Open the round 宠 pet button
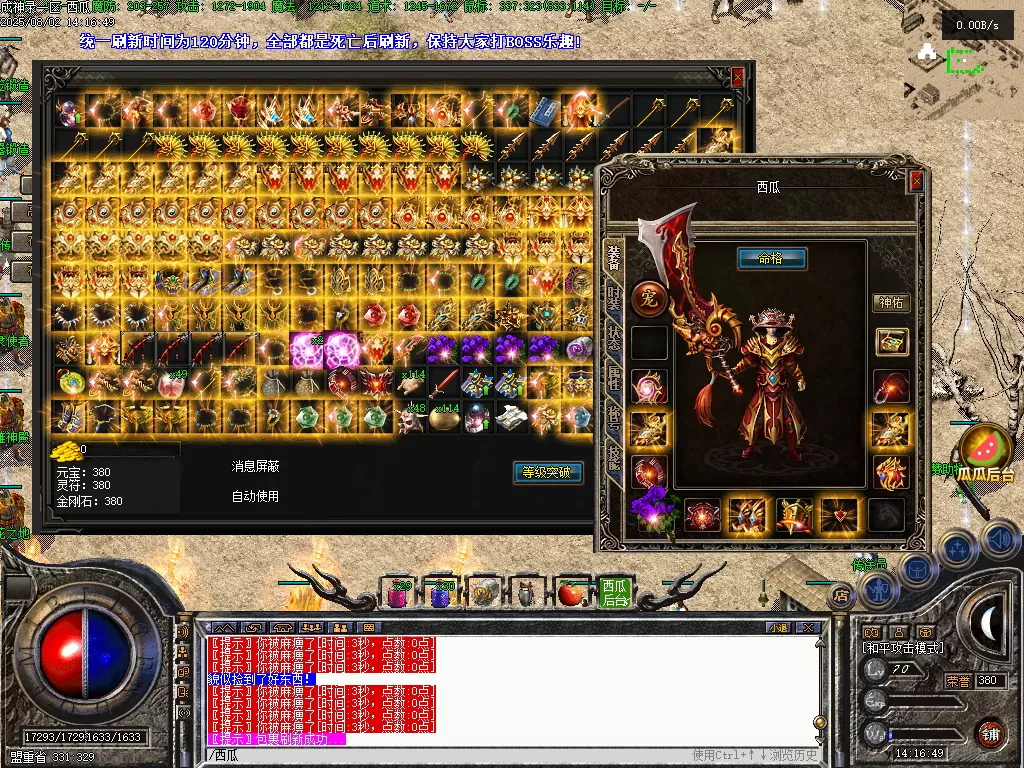1024x768 pixels. 646,297
